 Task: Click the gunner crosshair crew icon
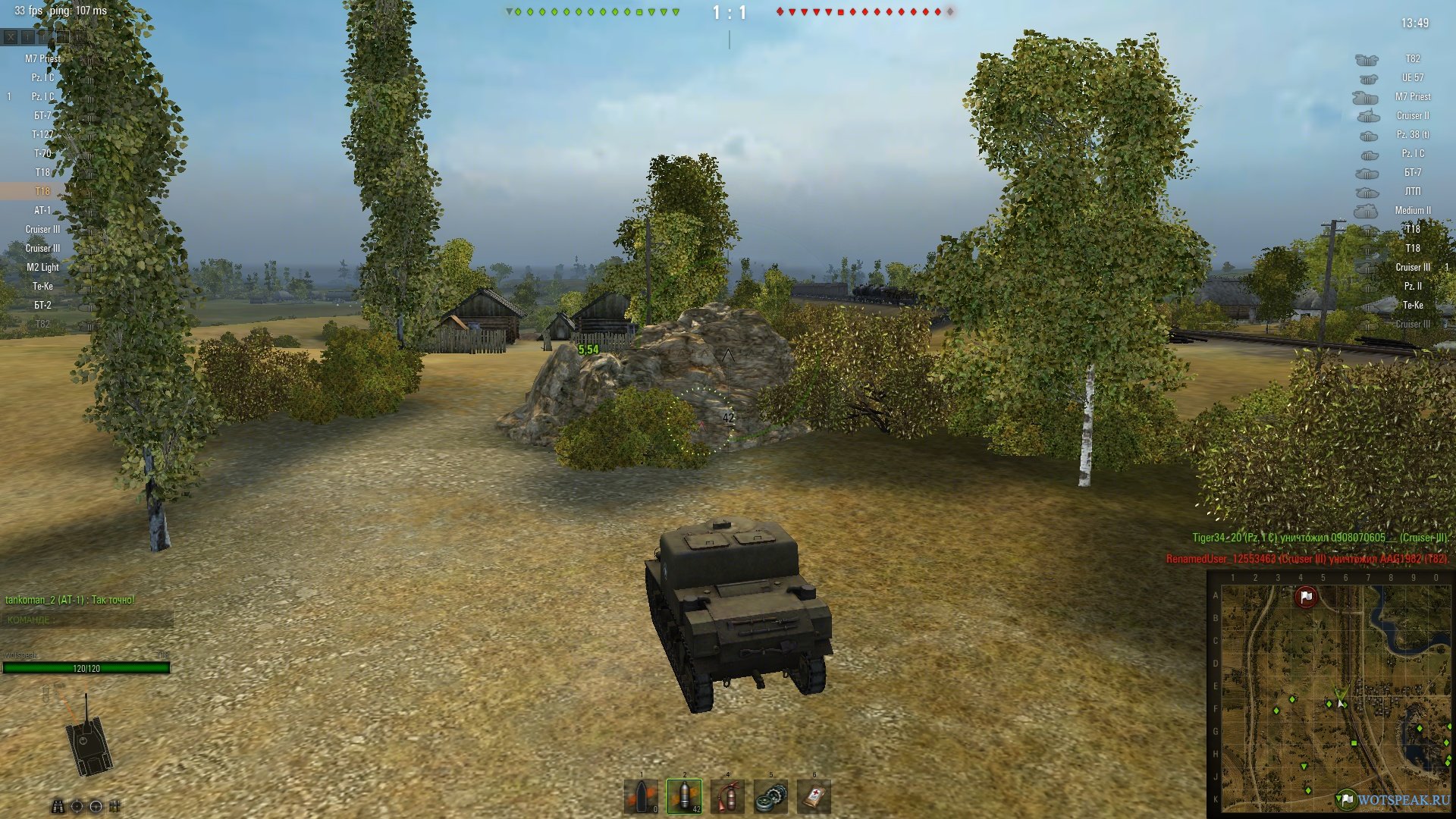tap(77, 806)
